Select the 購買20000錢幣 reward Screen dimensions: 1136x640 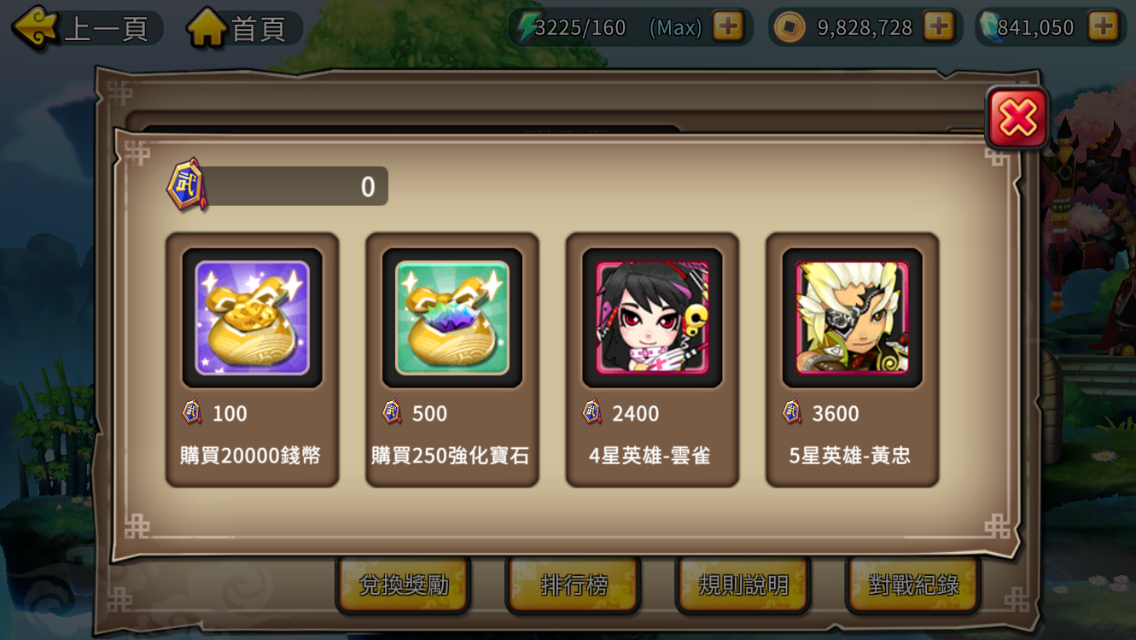252,359
